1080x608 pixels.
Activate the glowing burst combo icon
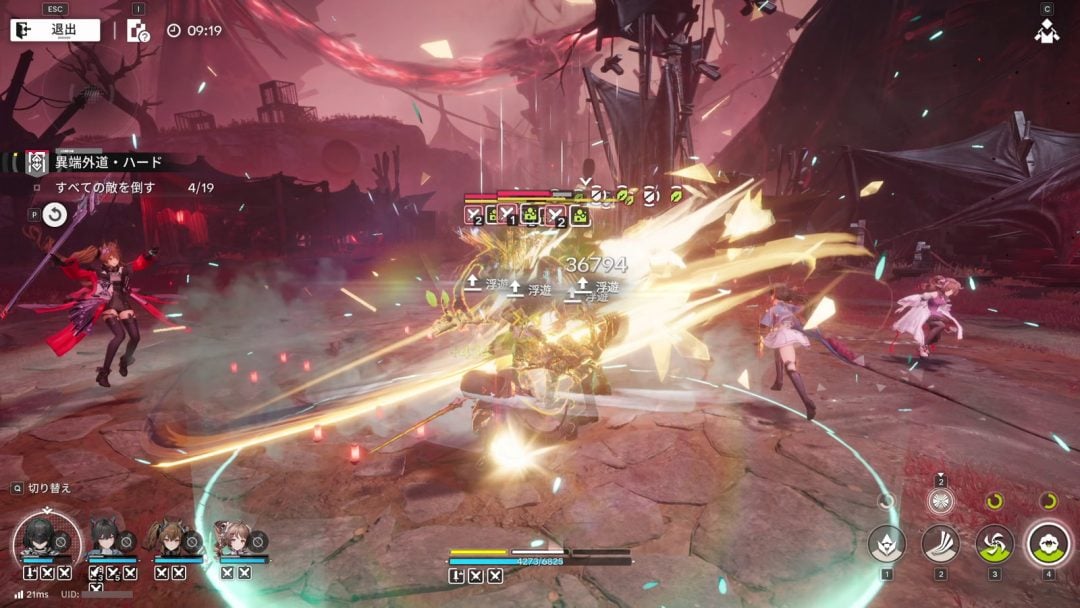[x=940, y=501]
